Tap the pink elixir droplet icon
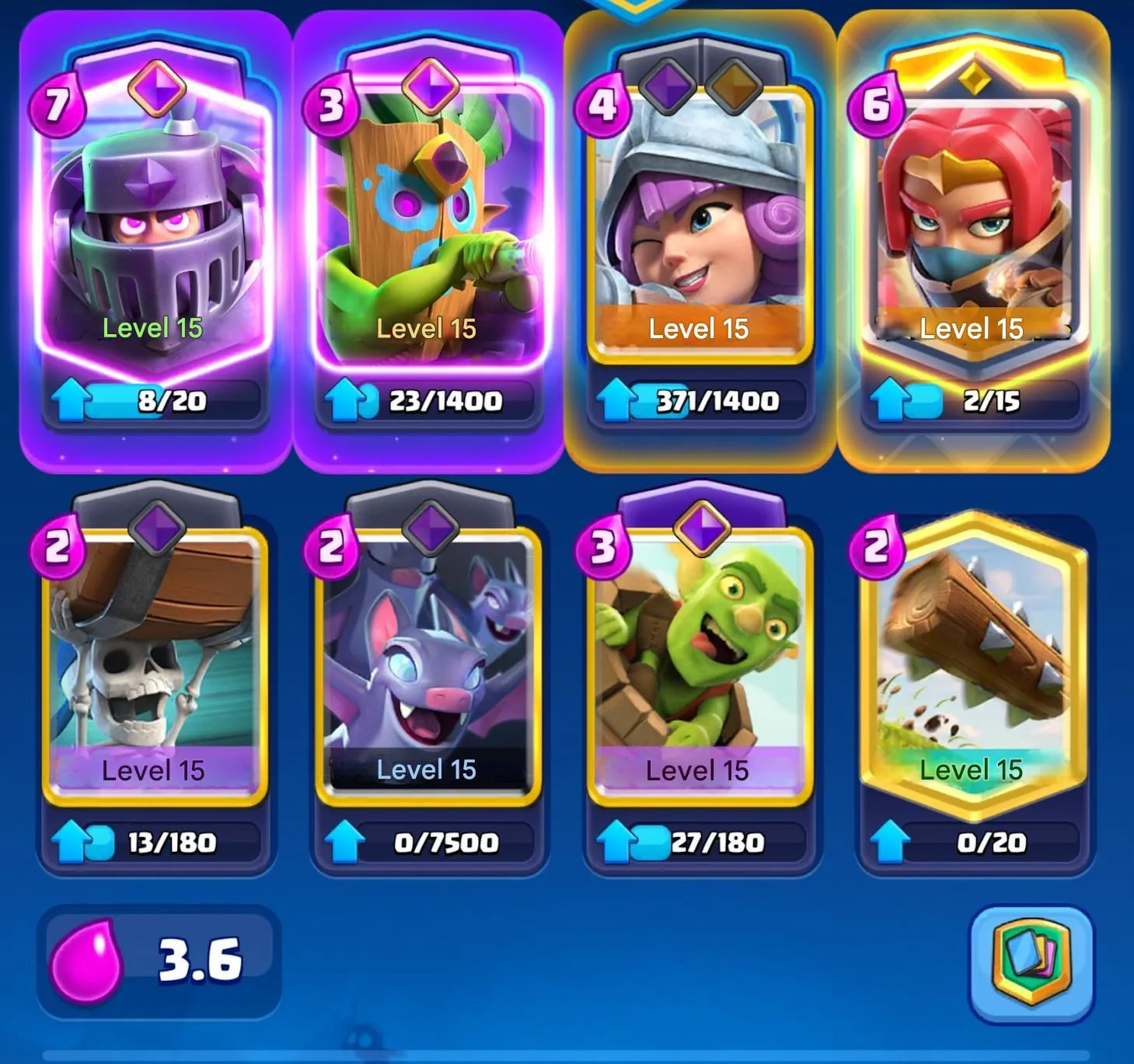Image resolution: width=1134 pixels, height=1064 pixels. pos(89,963)
